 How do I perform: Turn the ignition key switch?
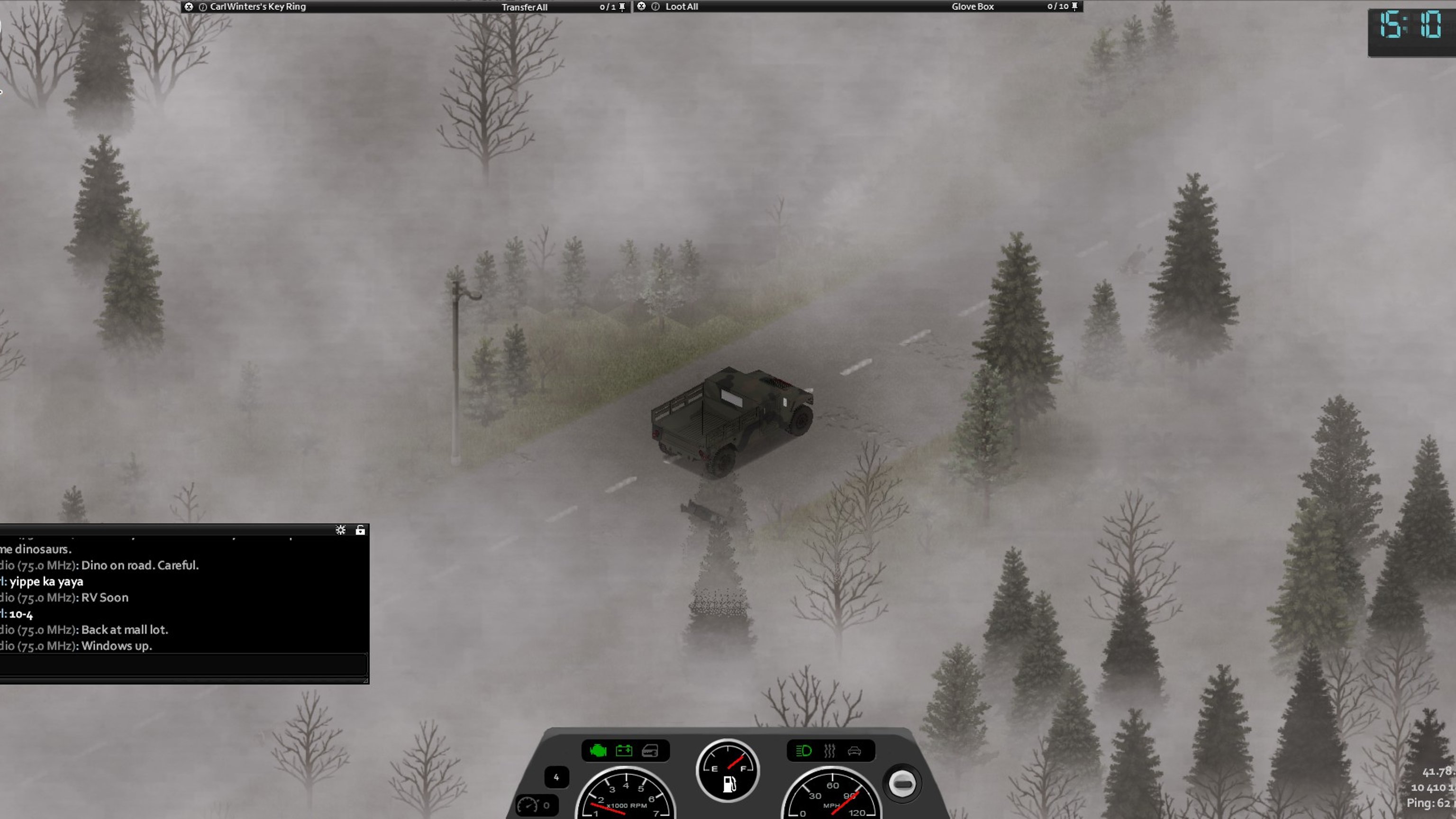[x=902, y=783]
